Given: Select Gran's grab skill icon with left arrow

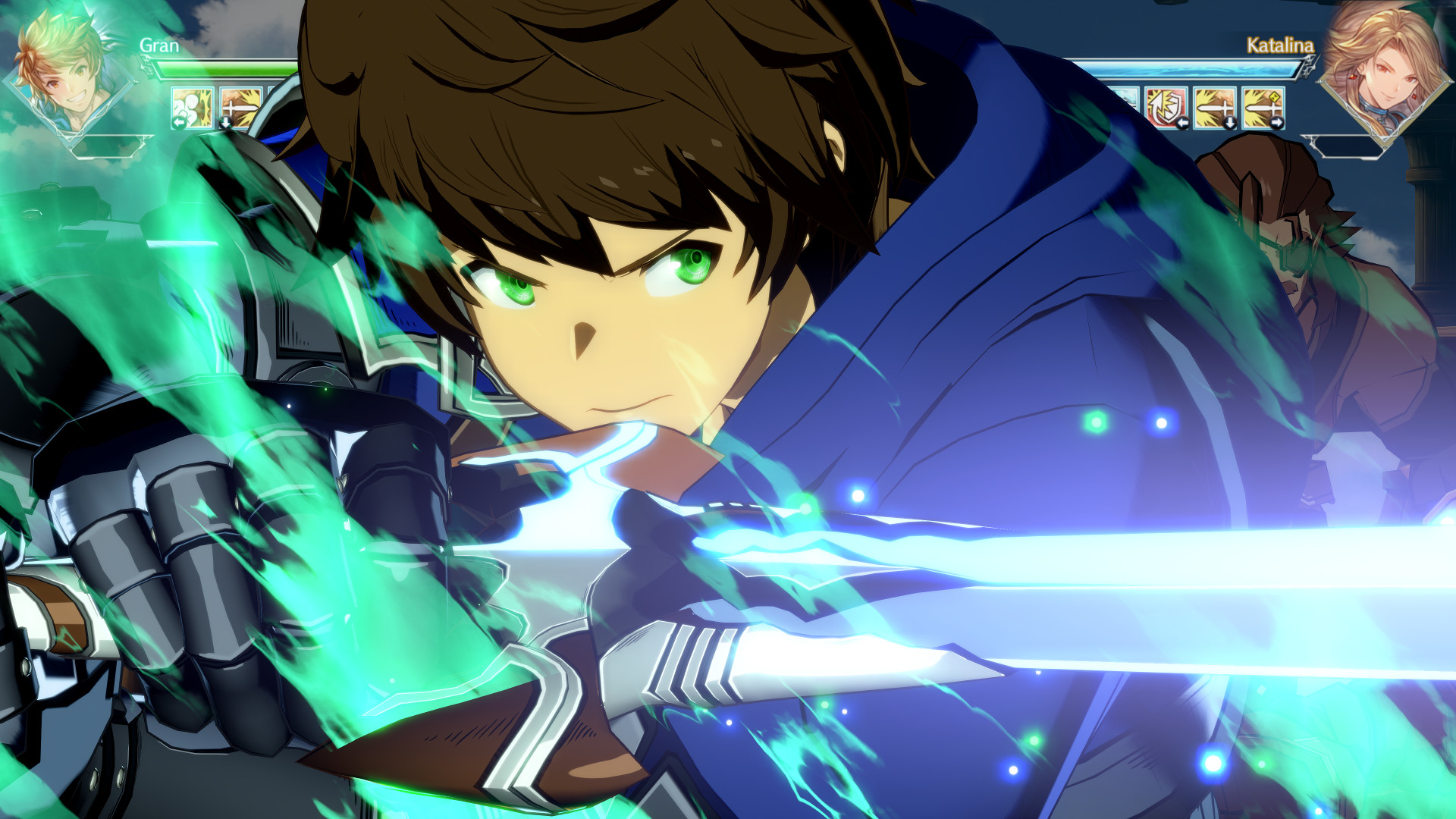Looking at the screenshot, I should pyautogui.click(x=191, y=107).
